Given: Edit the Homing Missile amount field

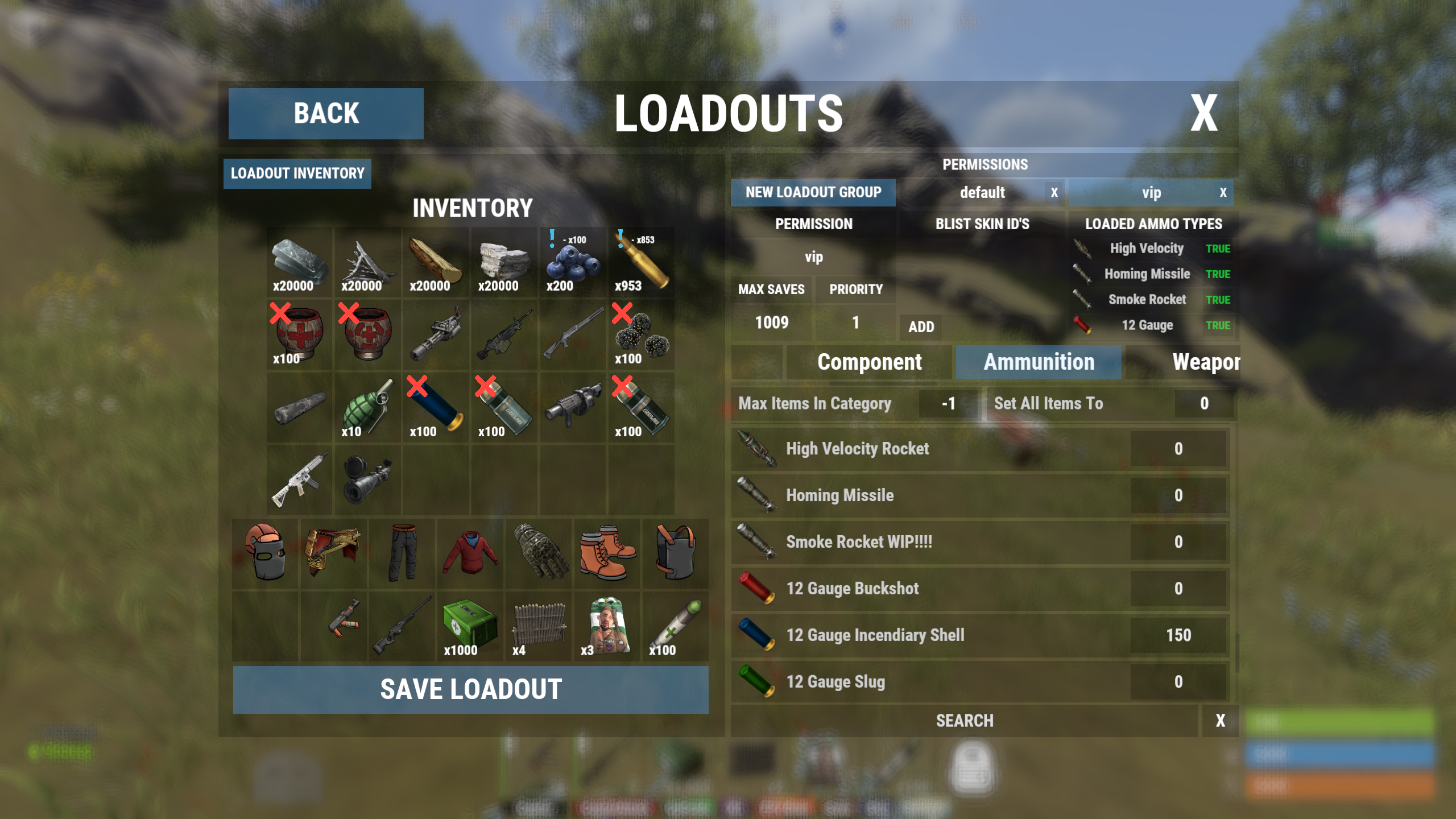Looking at the screenshot, I should click(1178, 495).
